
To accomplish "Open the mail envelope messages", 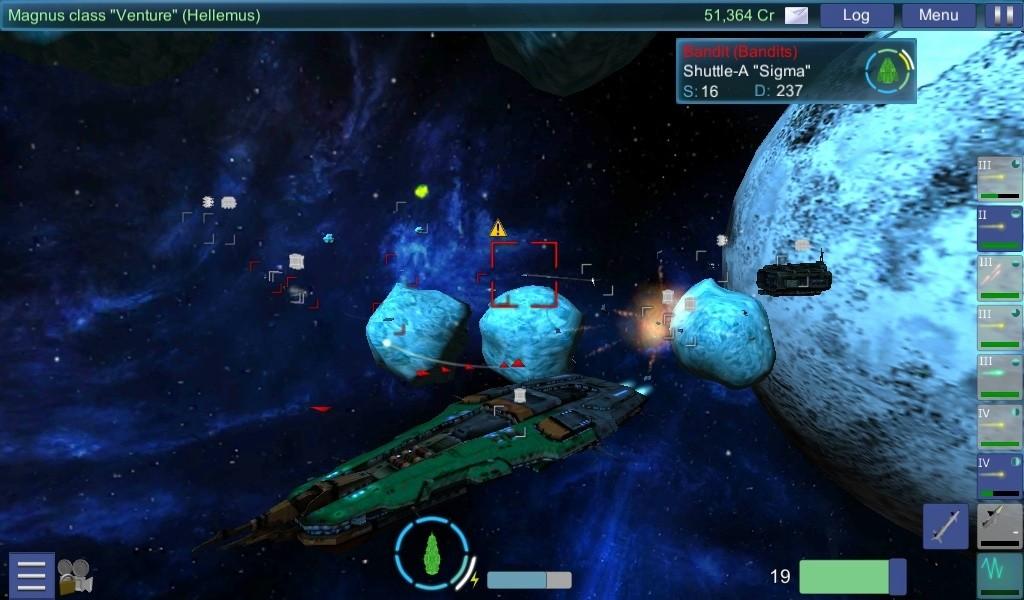I will pos(796,15).
